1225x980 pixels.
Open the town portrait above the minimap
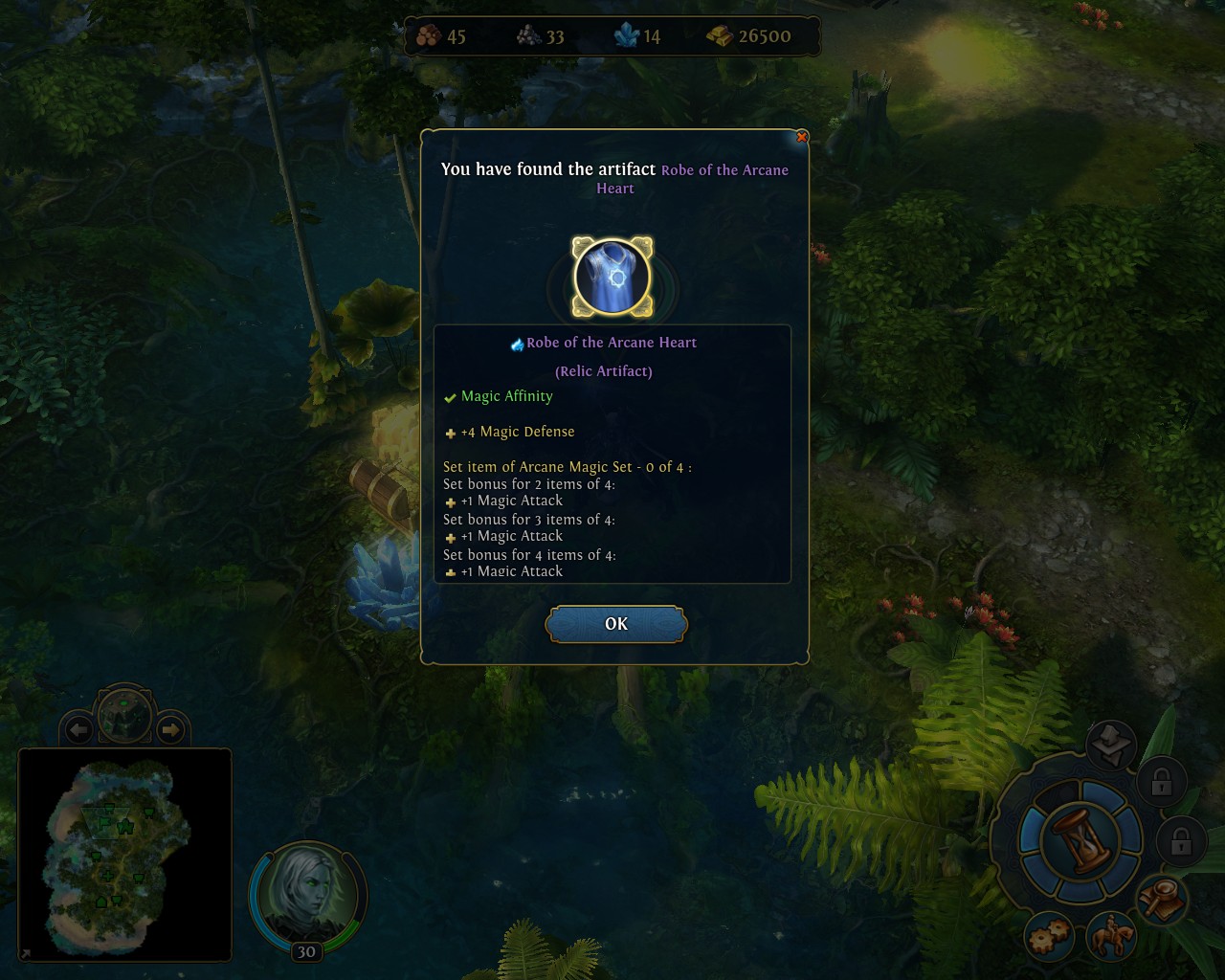pyautogui.click(x=124, y=715)
